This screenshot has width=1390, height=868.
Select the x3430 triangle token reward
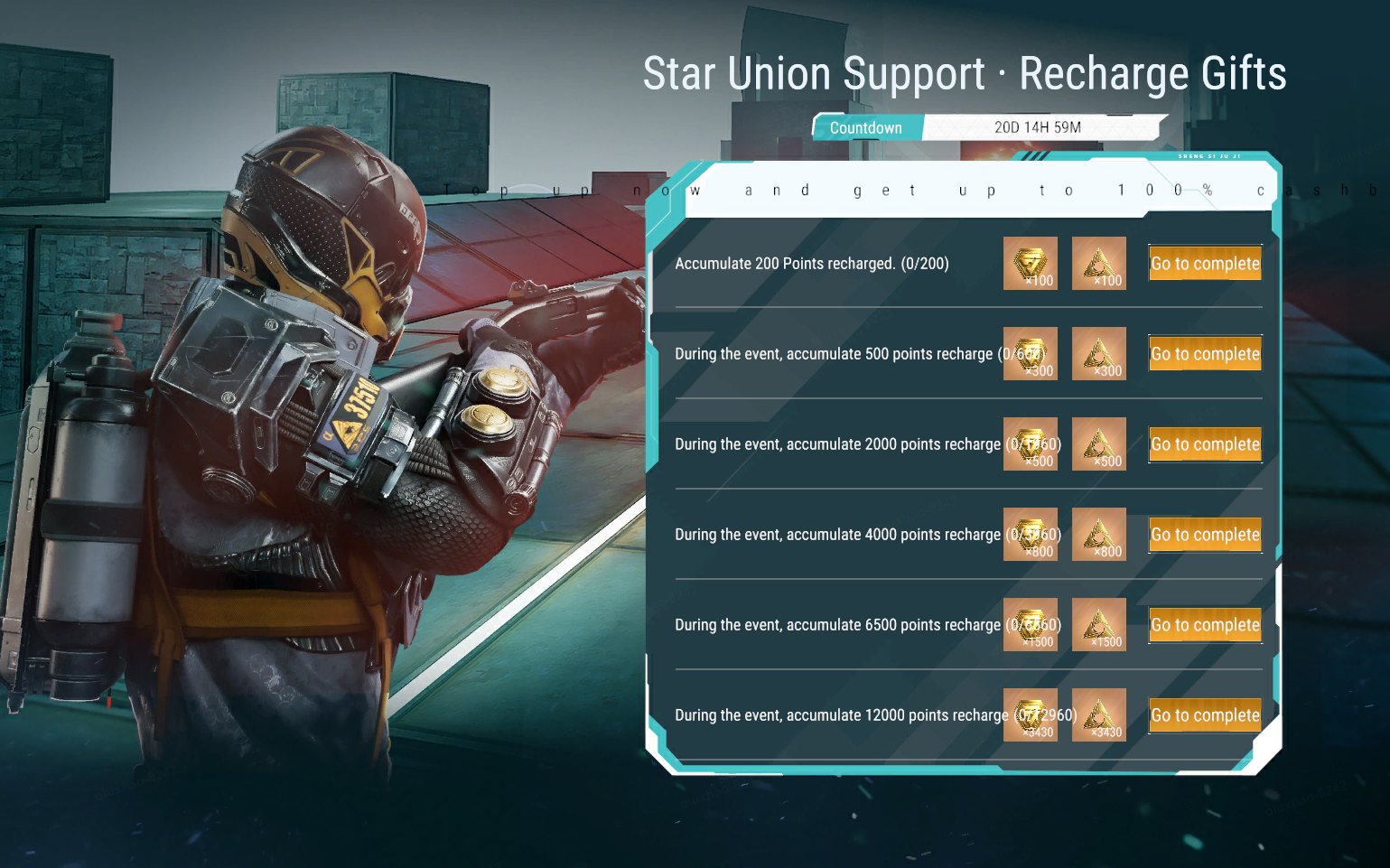(1099, 715)
